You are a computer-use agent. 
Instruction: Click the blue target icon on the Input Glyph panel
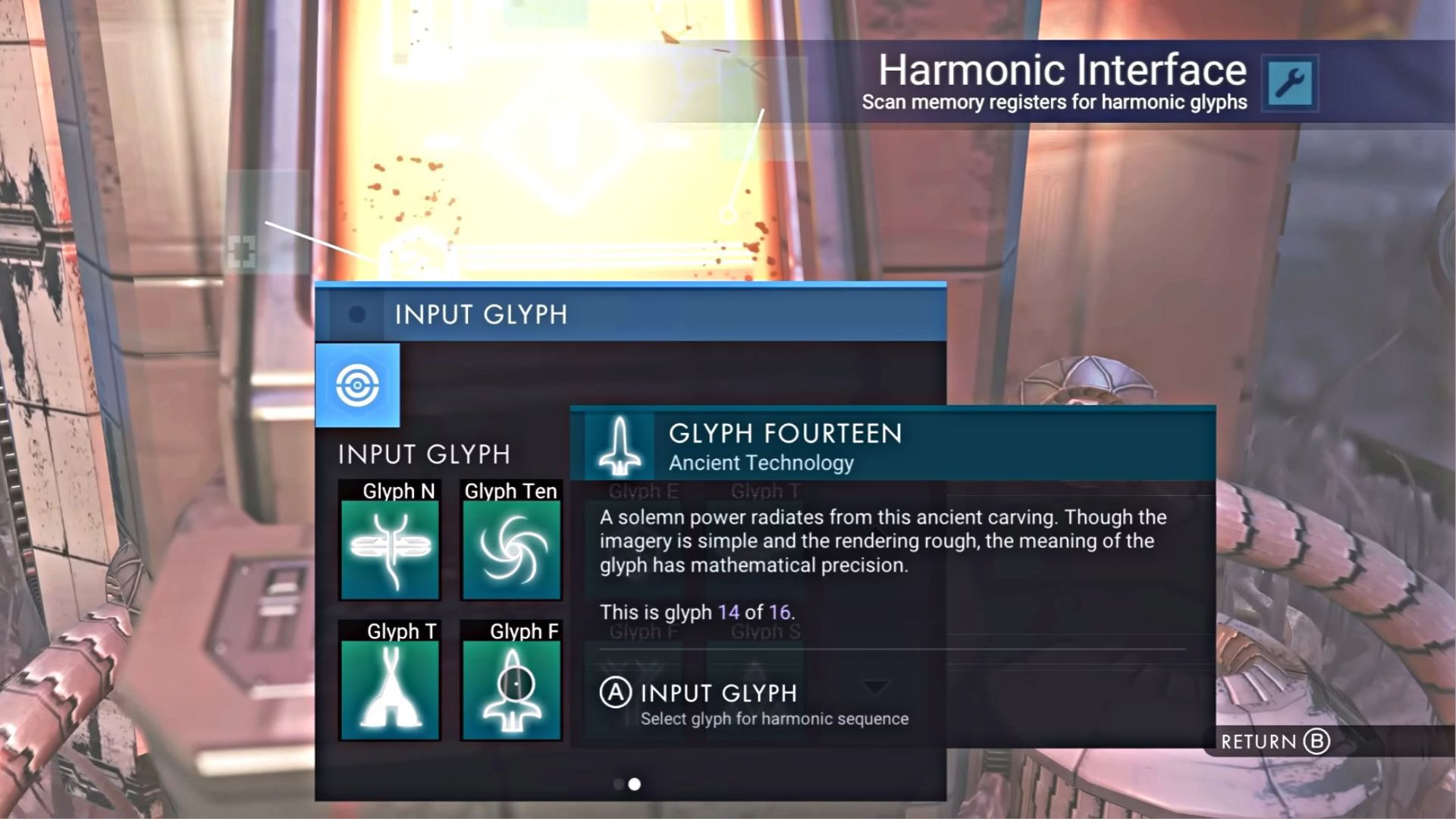(x=359, y=384)
